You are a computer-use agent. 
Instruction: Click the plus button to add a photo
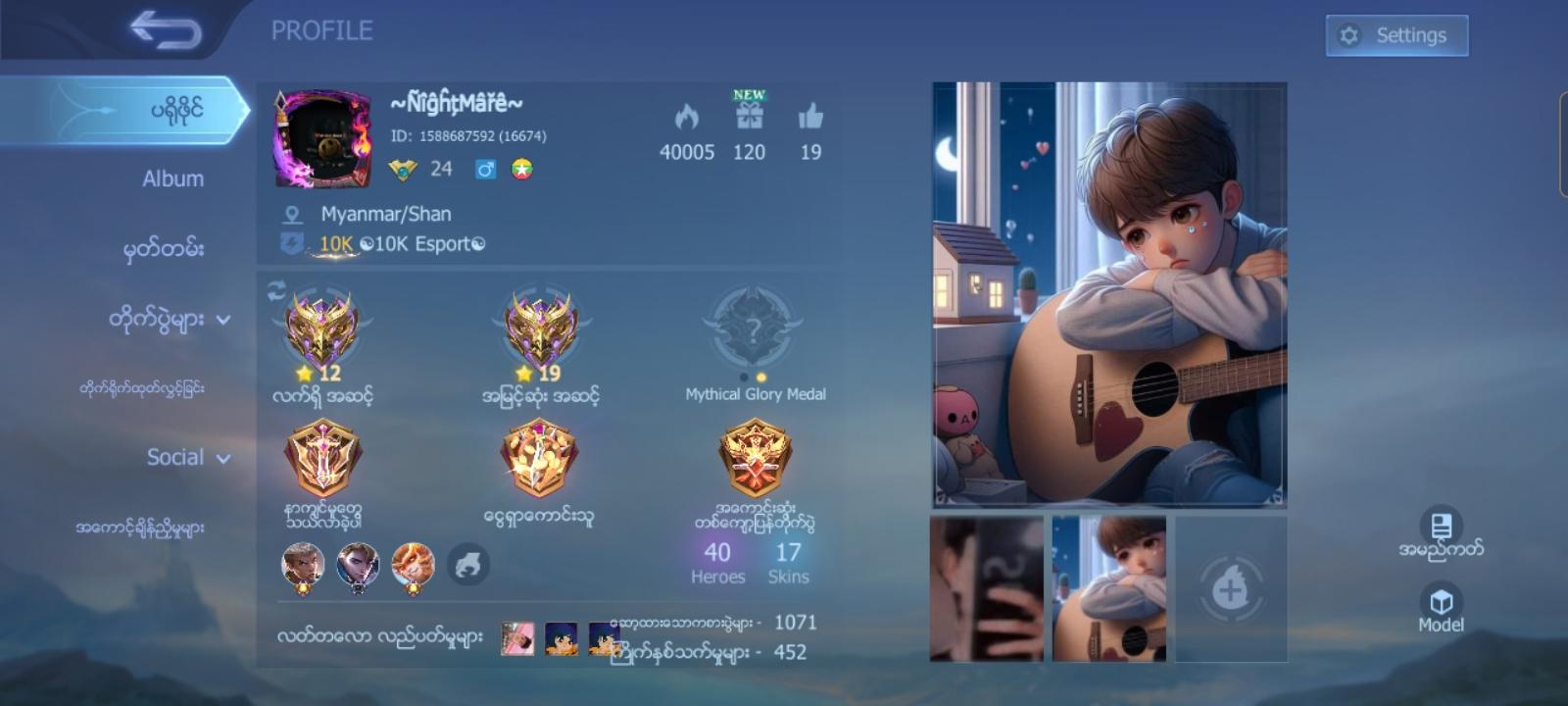click(x=1233, y=588)
